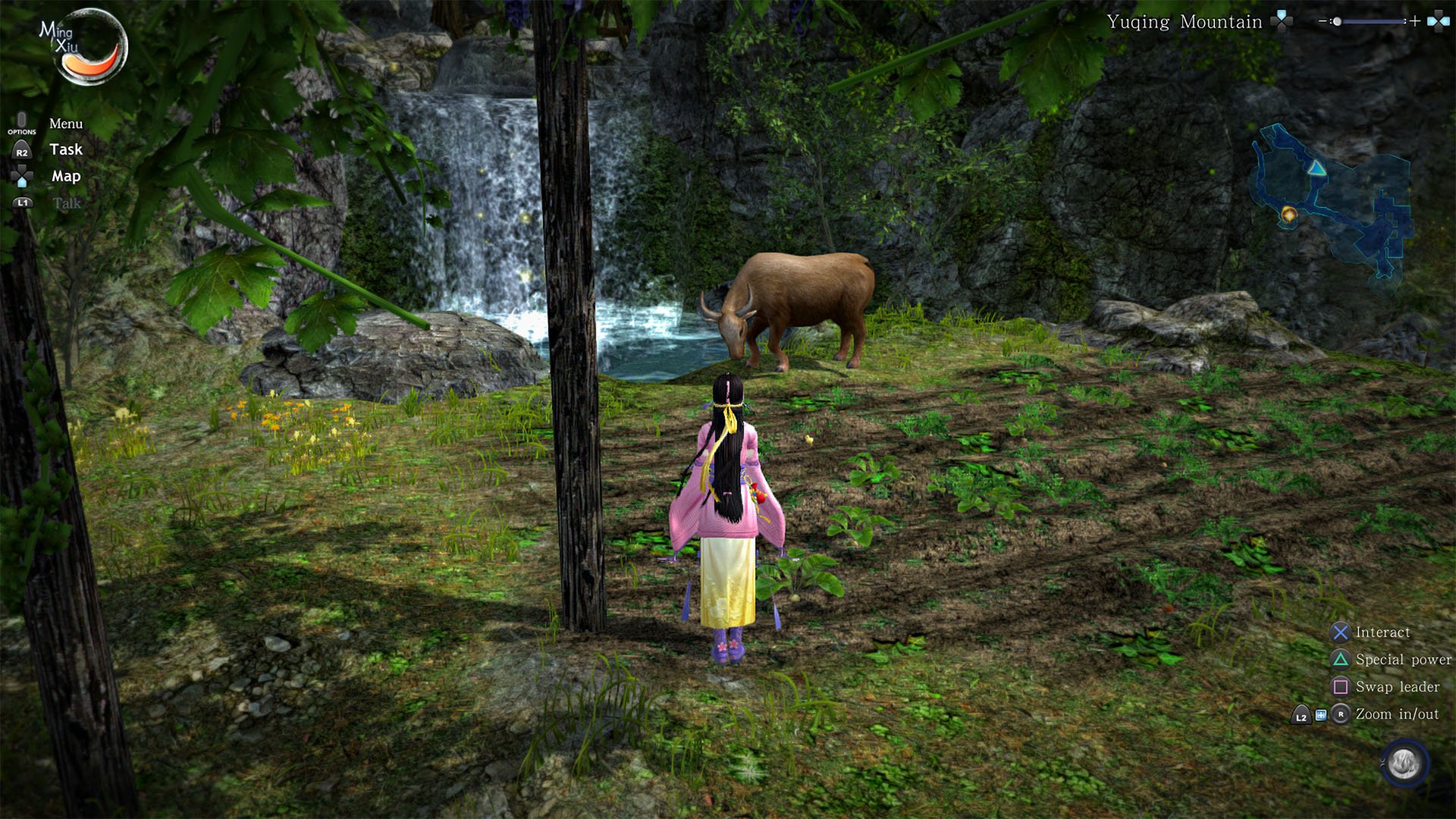
Task: Open the Menu entry in the left list
Action: pyautogui.click(x=65, y=123)
